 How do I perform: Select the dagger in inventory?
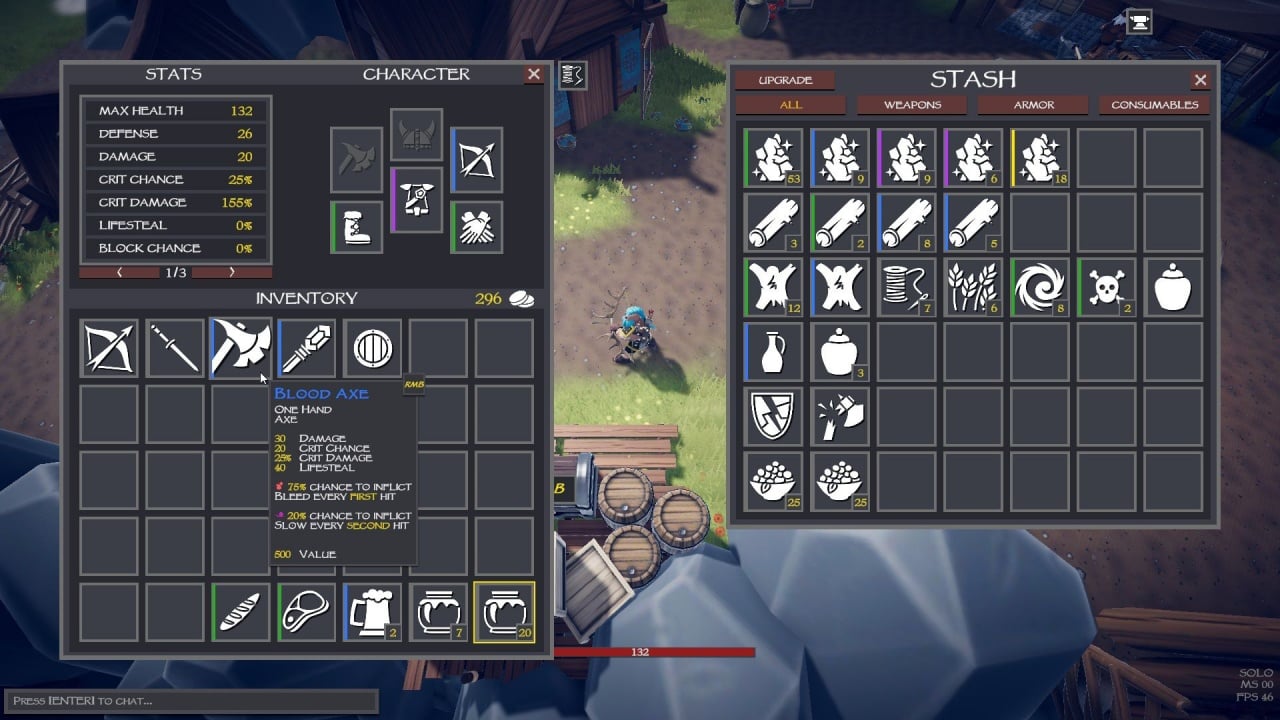tap(174, 348)
